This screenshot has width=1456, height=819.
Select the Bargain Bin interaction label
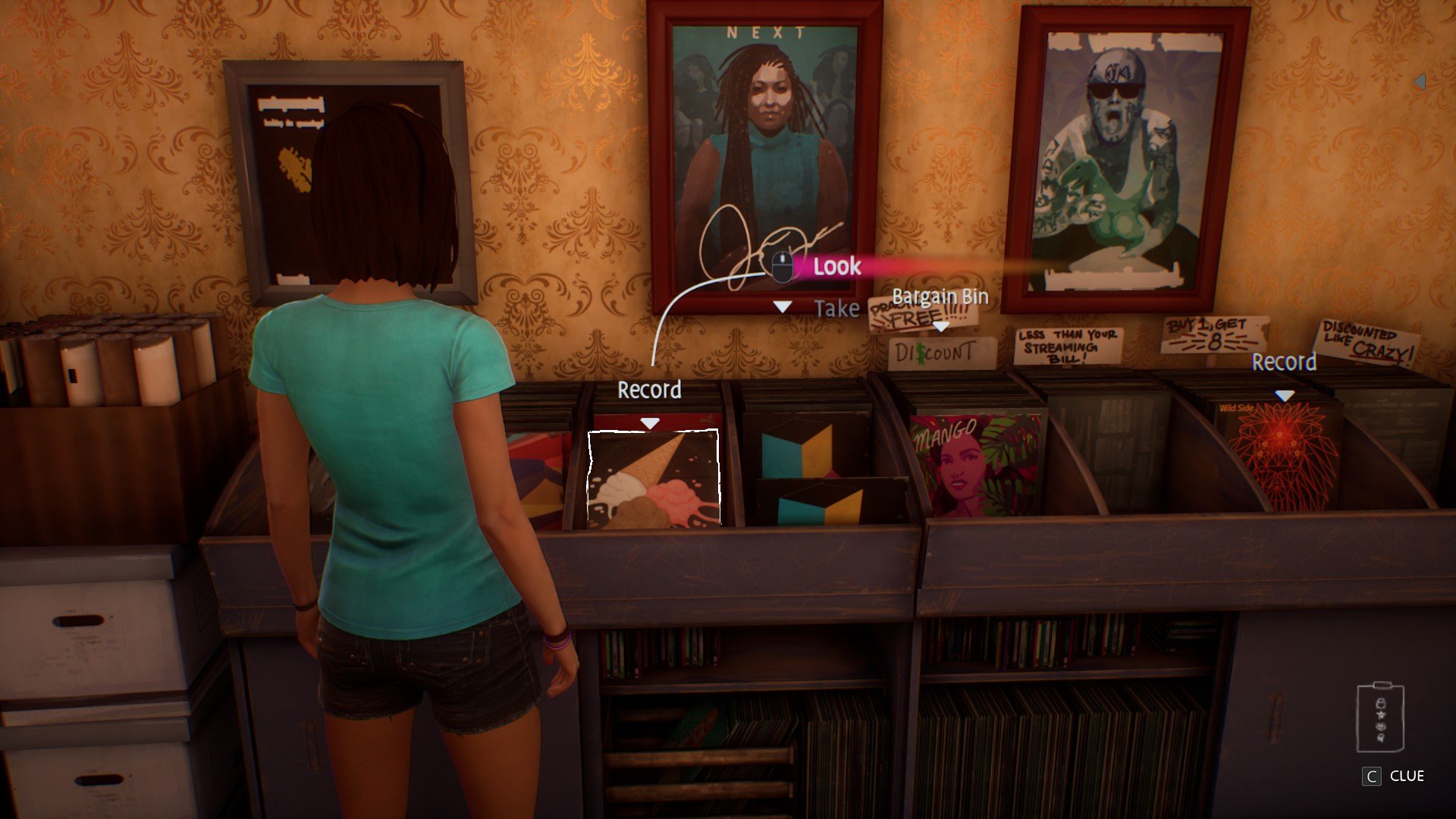(940, 297)
